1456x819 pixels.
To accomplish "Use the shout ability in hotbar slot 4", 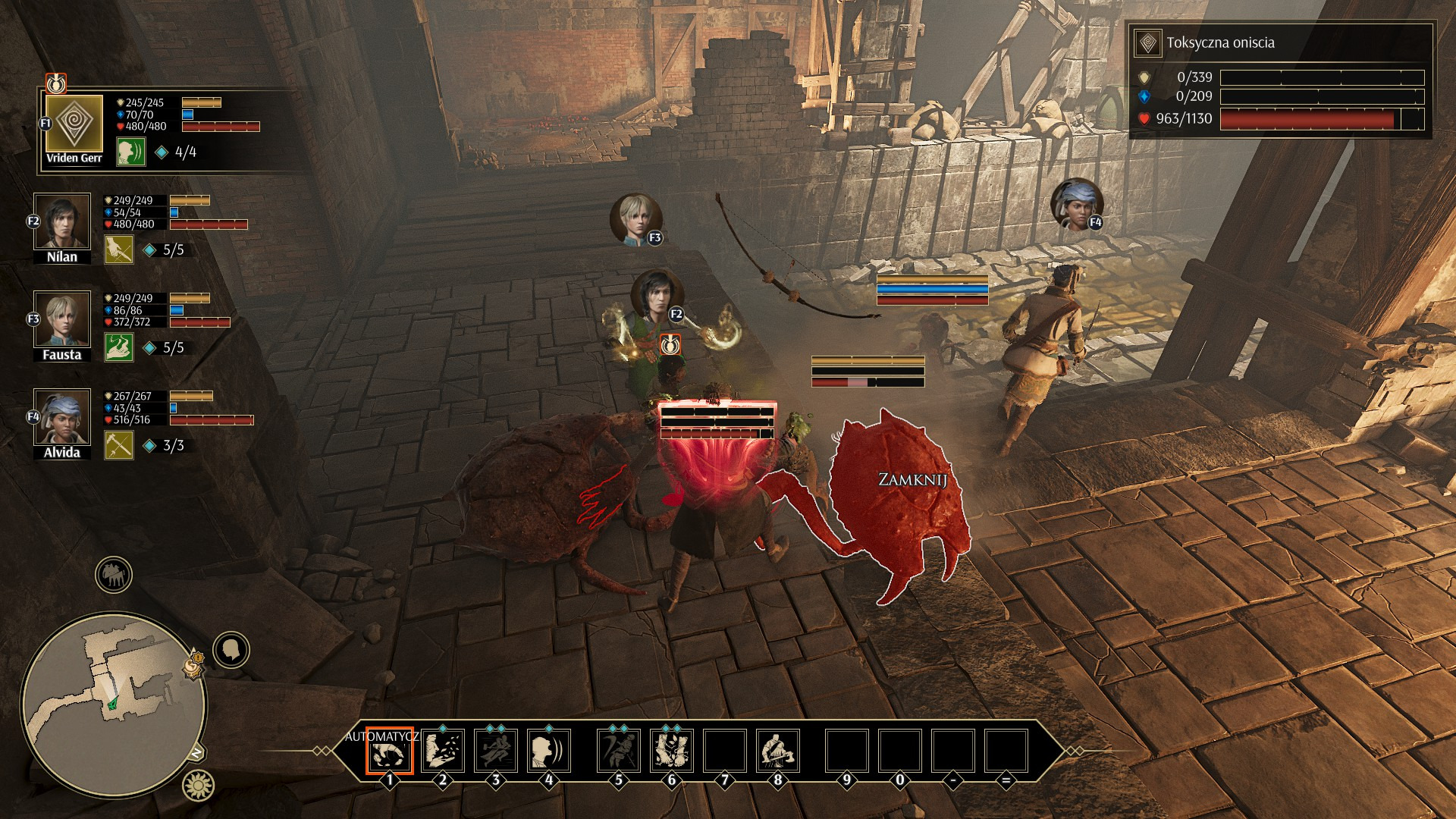I will point(549,751).
